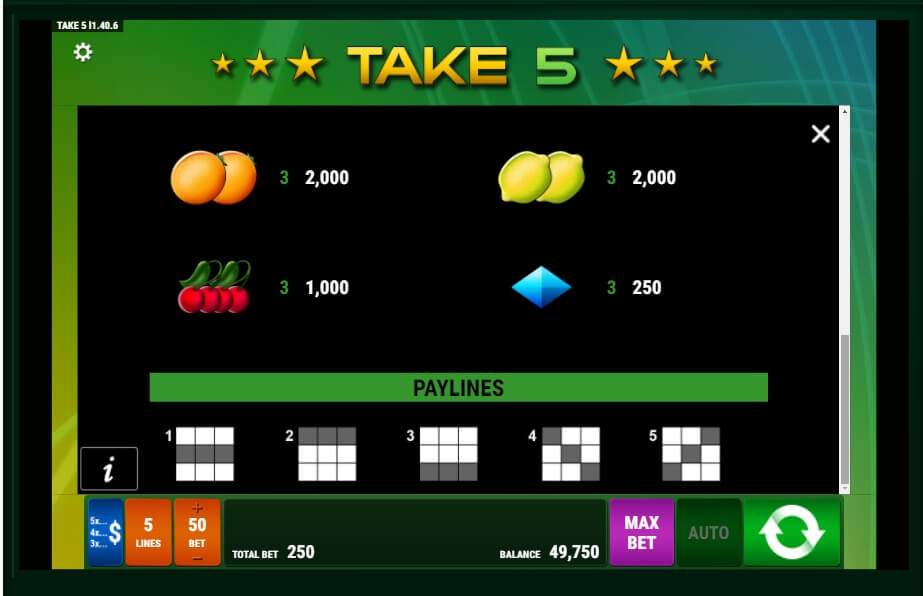Image resolution: width=923 pixels, height=596 pixels.
Task: Click the paytable scrollbar thumb
Action: (x=845, y=408)
